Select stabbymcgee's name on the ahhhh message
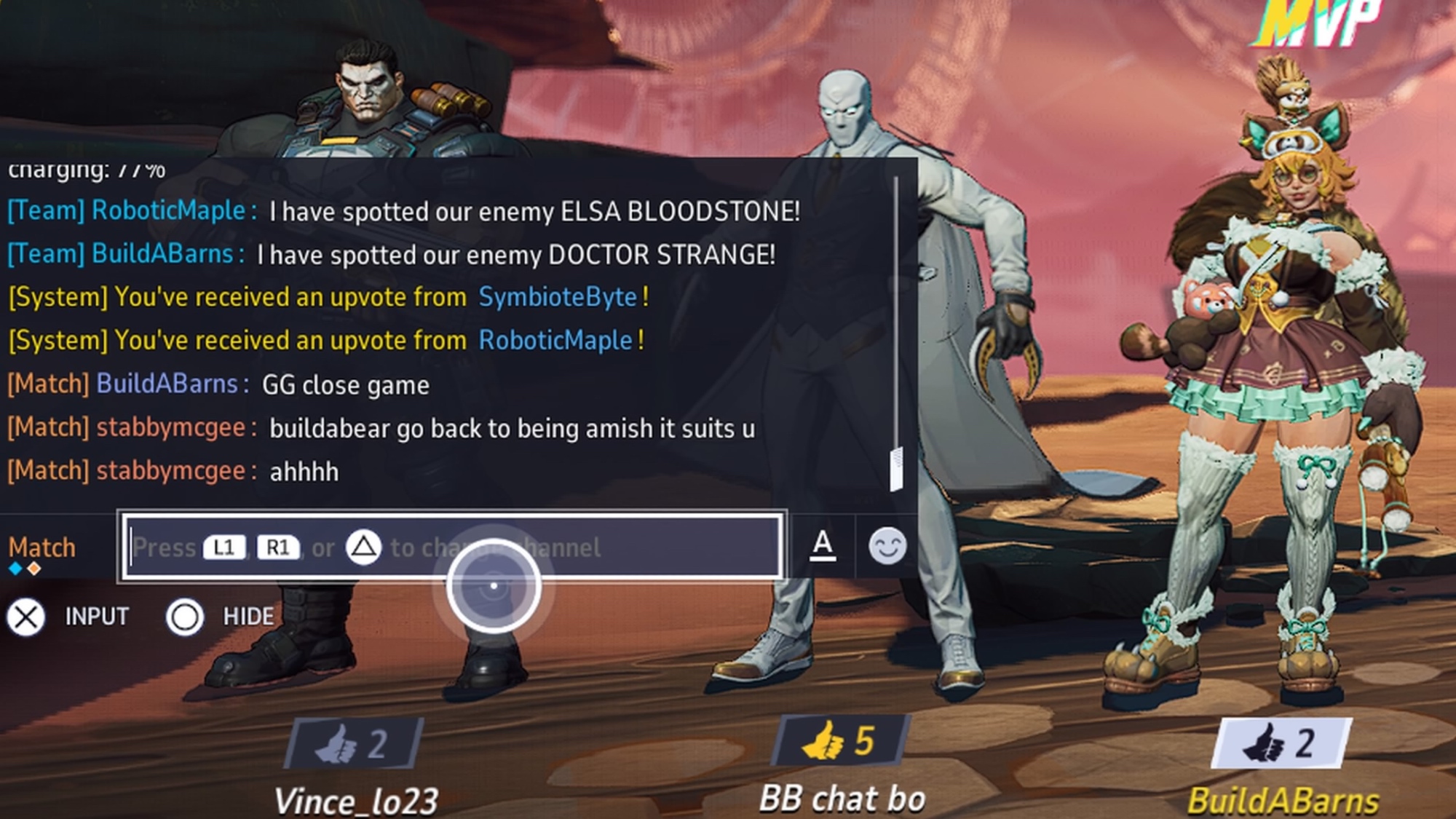This screenshot has height=819, width=1456. point(171,471)
